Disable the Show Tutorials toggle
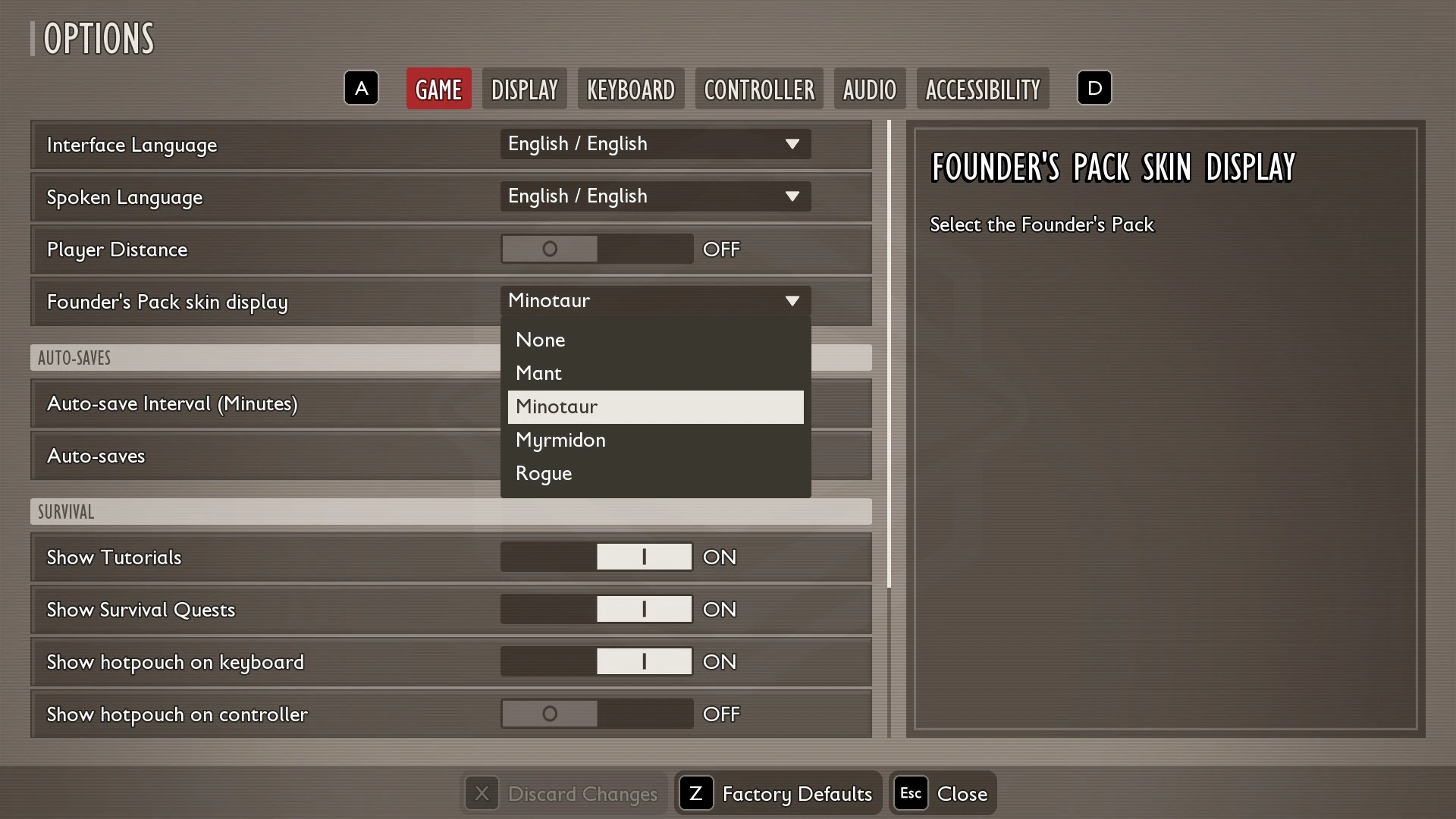This screenshot has width=1456, height=819. [x=596, y=557]
